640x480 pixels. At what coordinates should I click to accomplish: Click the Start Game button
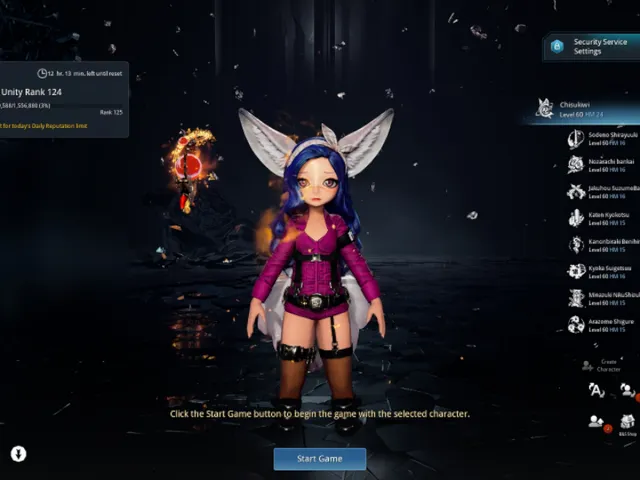point(319,459)
